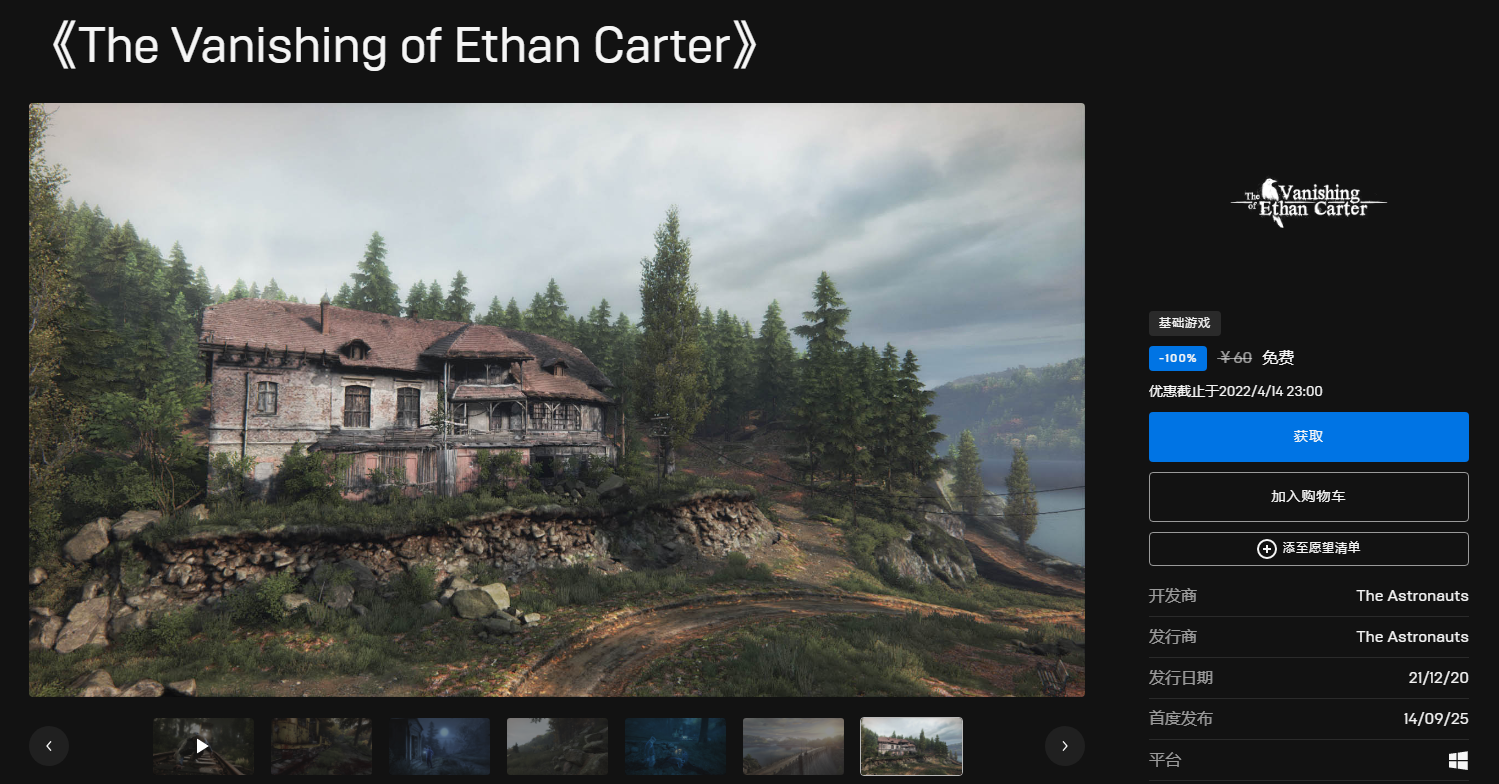This screenshot has height=784, width=1499.
Task: Select the bridge over the lake thumbnail
Action: point(793,746)
